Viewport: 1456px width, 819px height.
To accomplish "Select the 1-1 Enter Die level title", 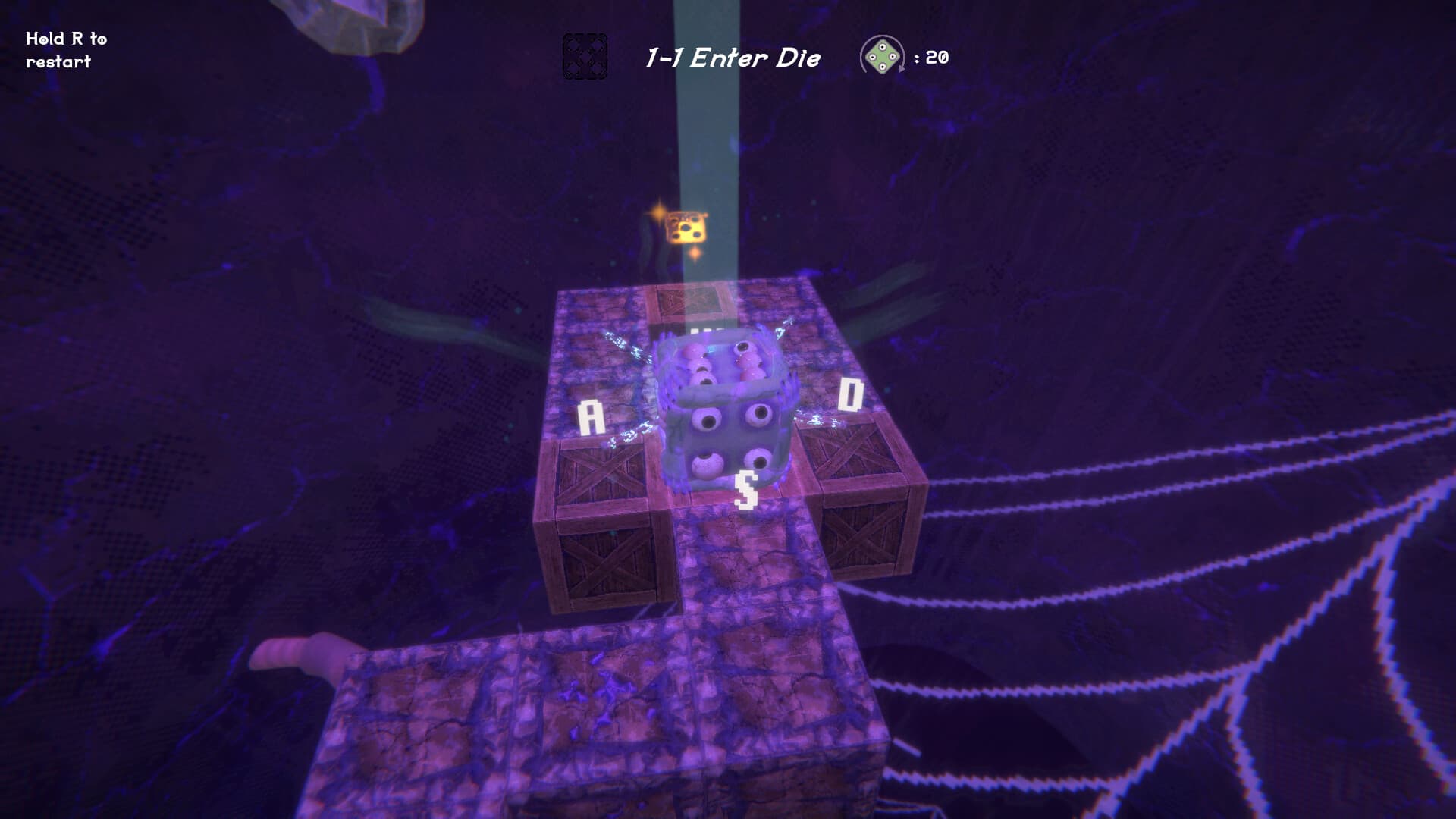I will coord(733,56).
